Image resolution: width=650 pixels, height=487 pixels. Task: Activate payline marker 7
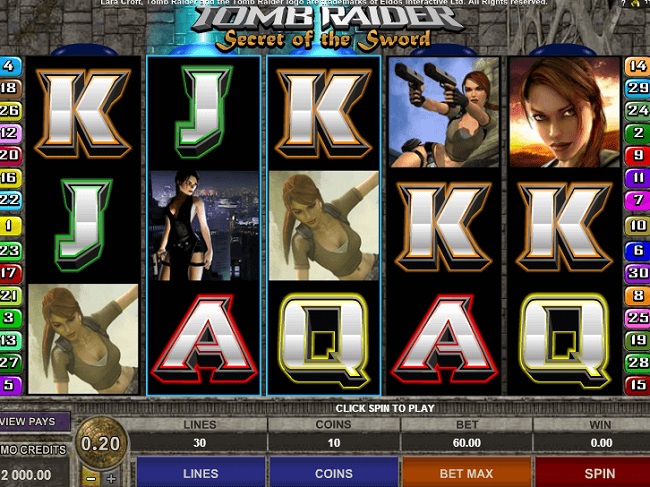tap(637, 200)
